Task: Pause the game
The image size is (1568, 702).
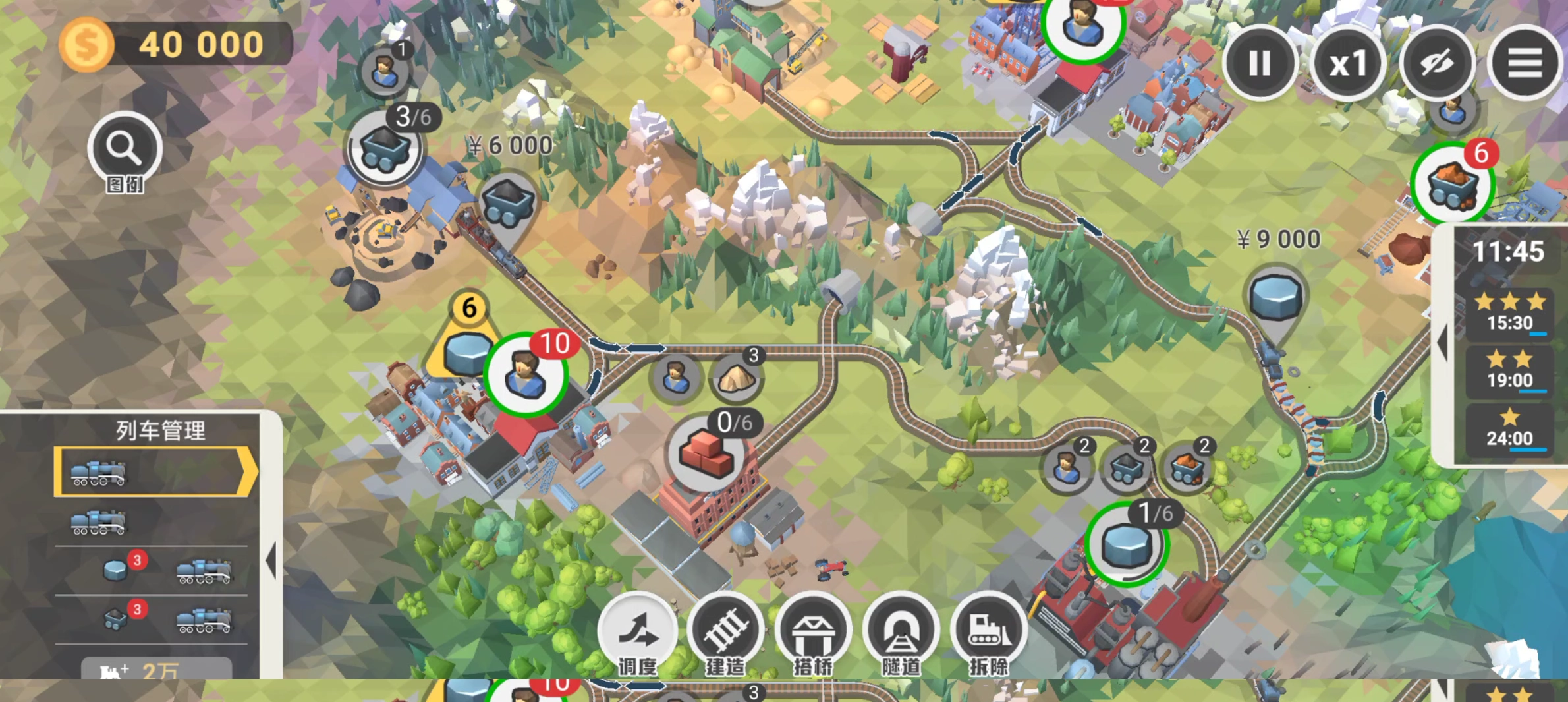Action: coord(1260,63)
